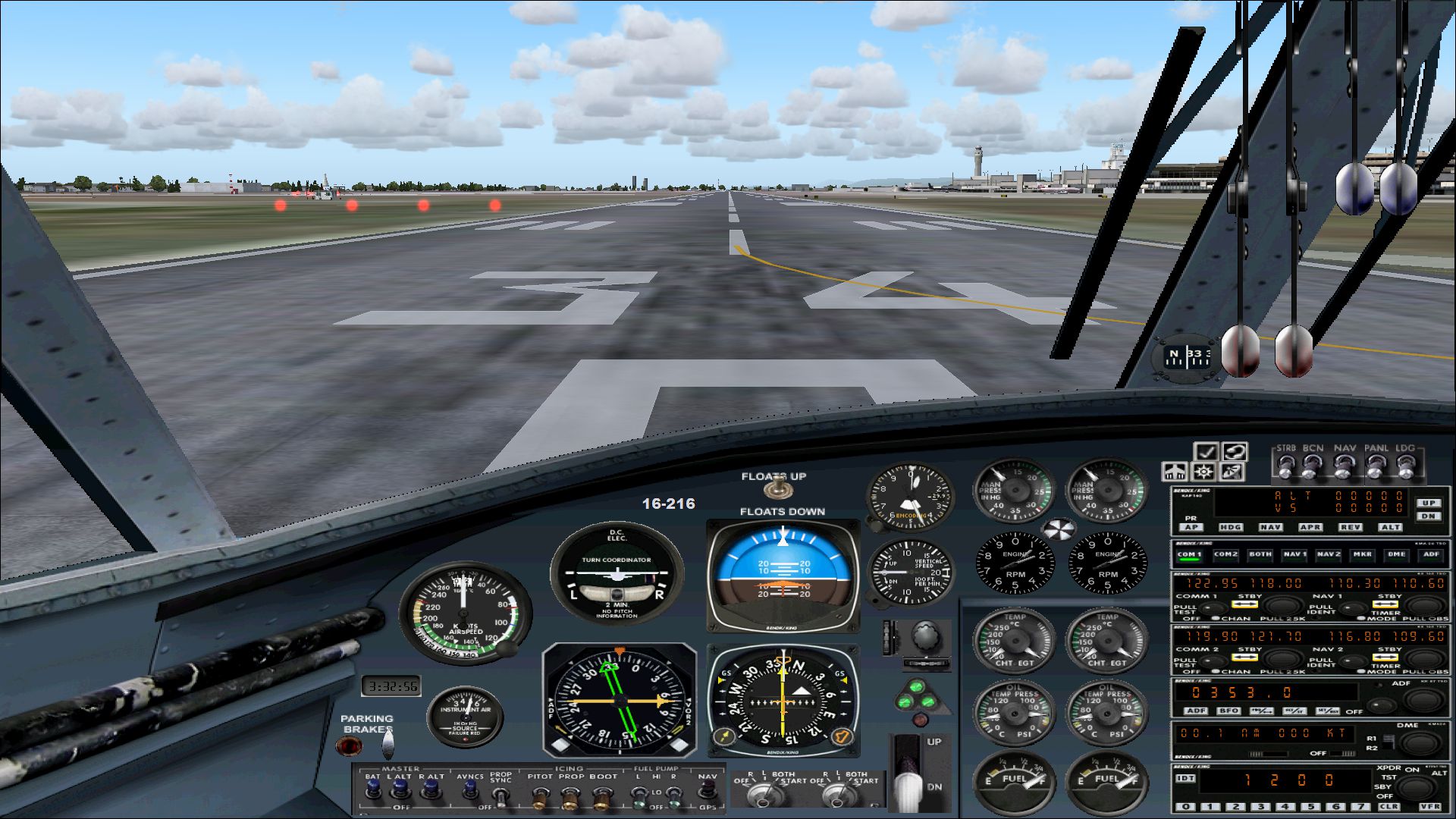Image resolution: width=1456 pixels, height=819 pixels.
Task: Engage the autopilot AP button
Action: click(1191, 527)
